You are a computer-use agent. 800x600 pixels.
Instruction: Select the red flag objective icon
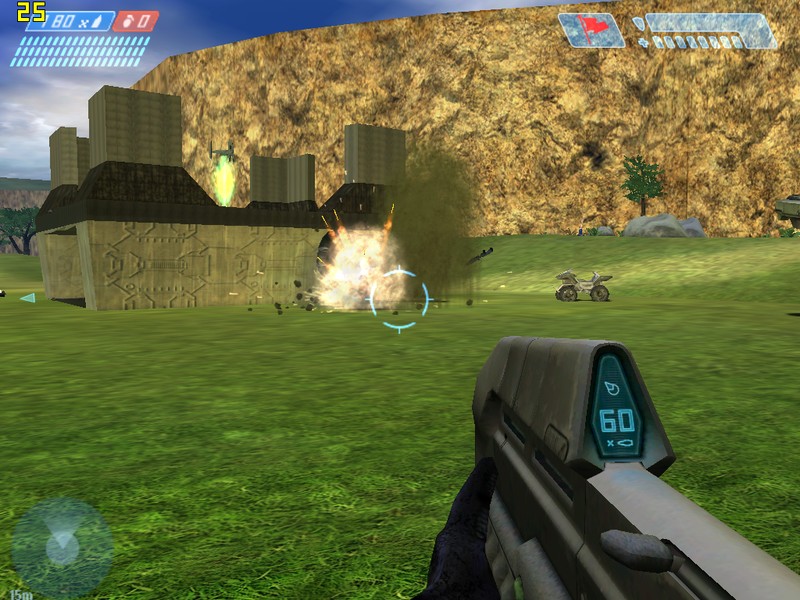(592, 29)
